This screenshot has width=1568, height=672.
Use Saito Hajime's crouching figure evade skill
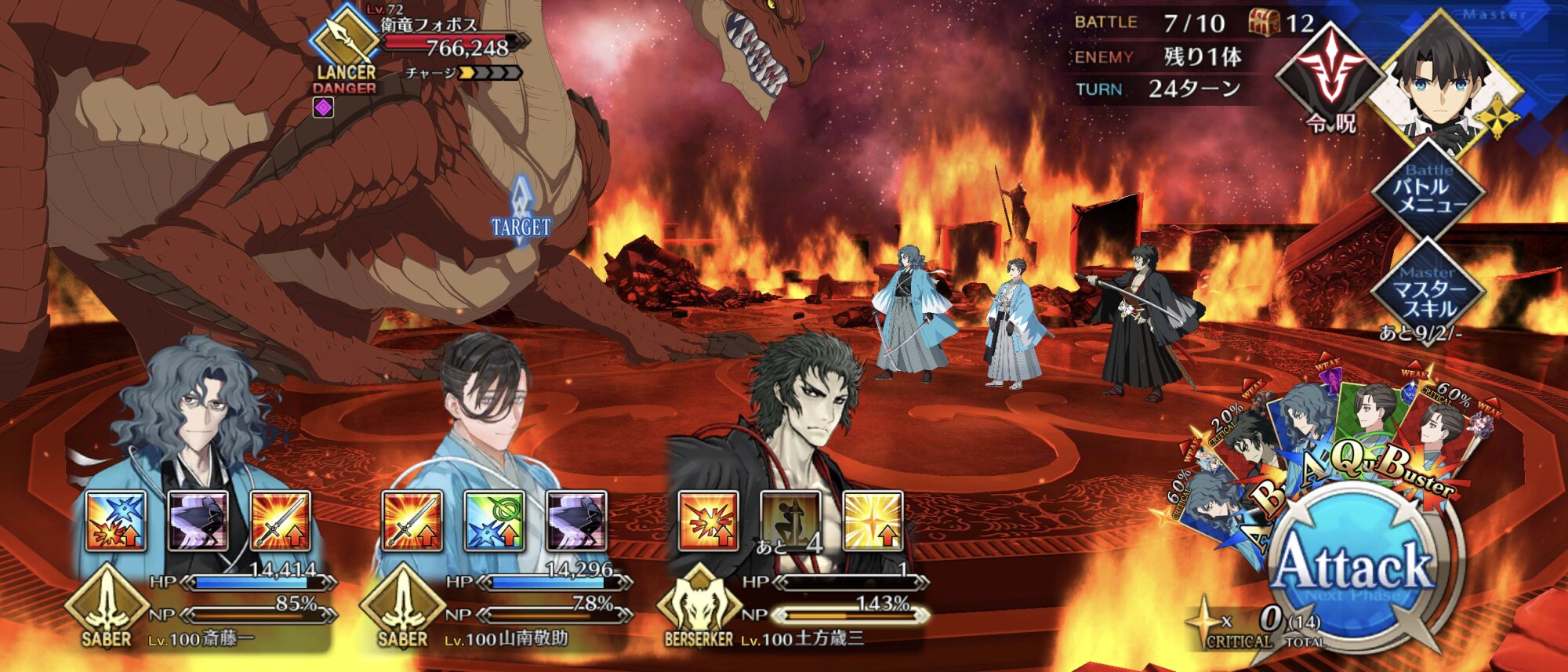pyautogui.click(x=198, y=521)
